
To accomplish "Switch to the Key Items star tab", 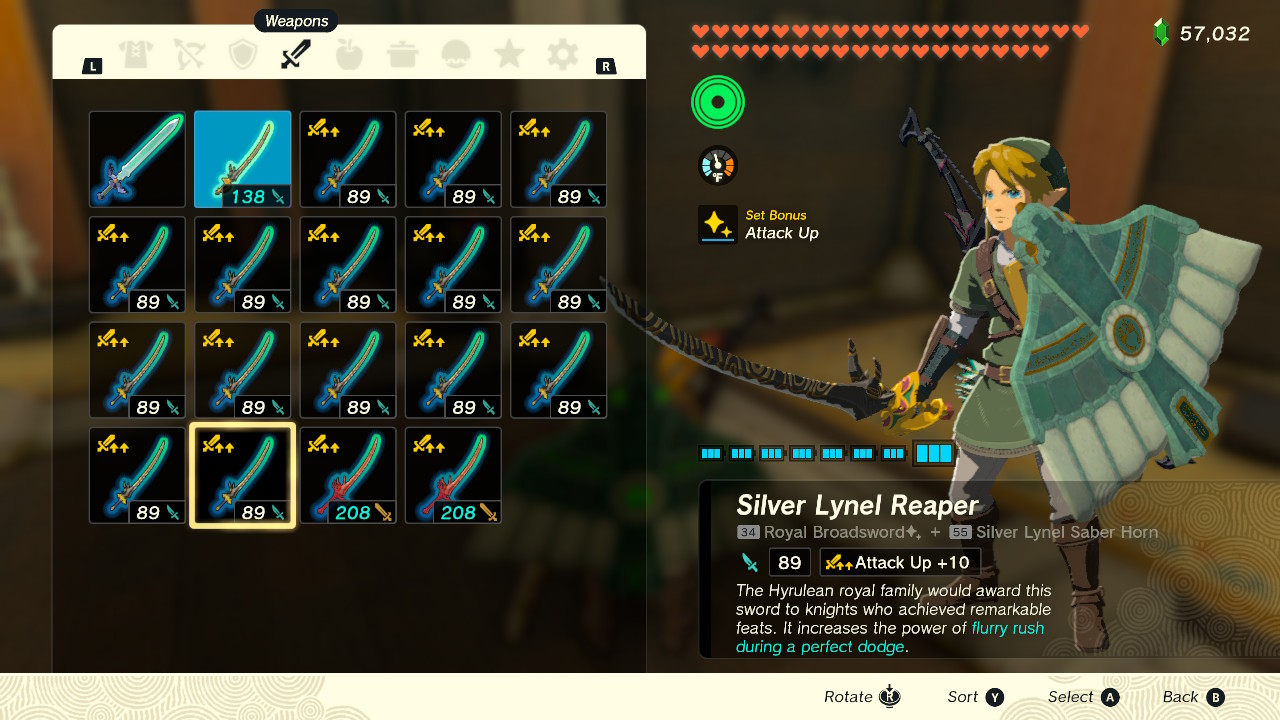I will pos(509,55).
